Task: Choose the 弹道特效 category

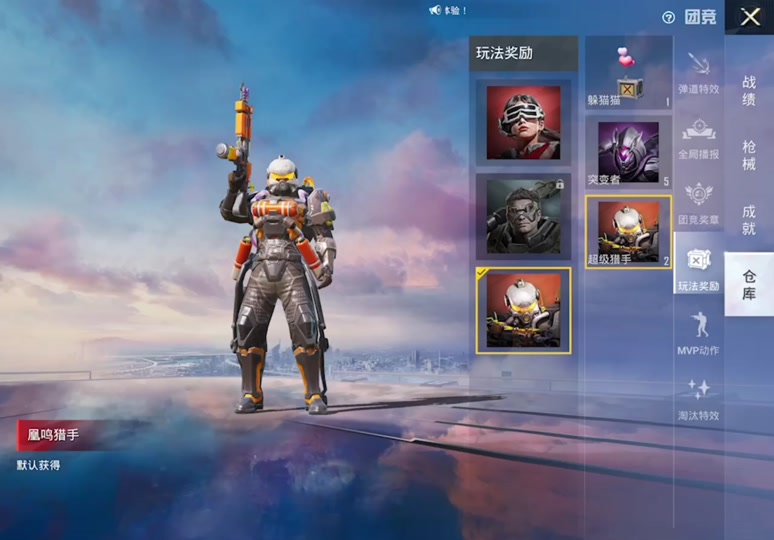Action: tap(698, 73)
